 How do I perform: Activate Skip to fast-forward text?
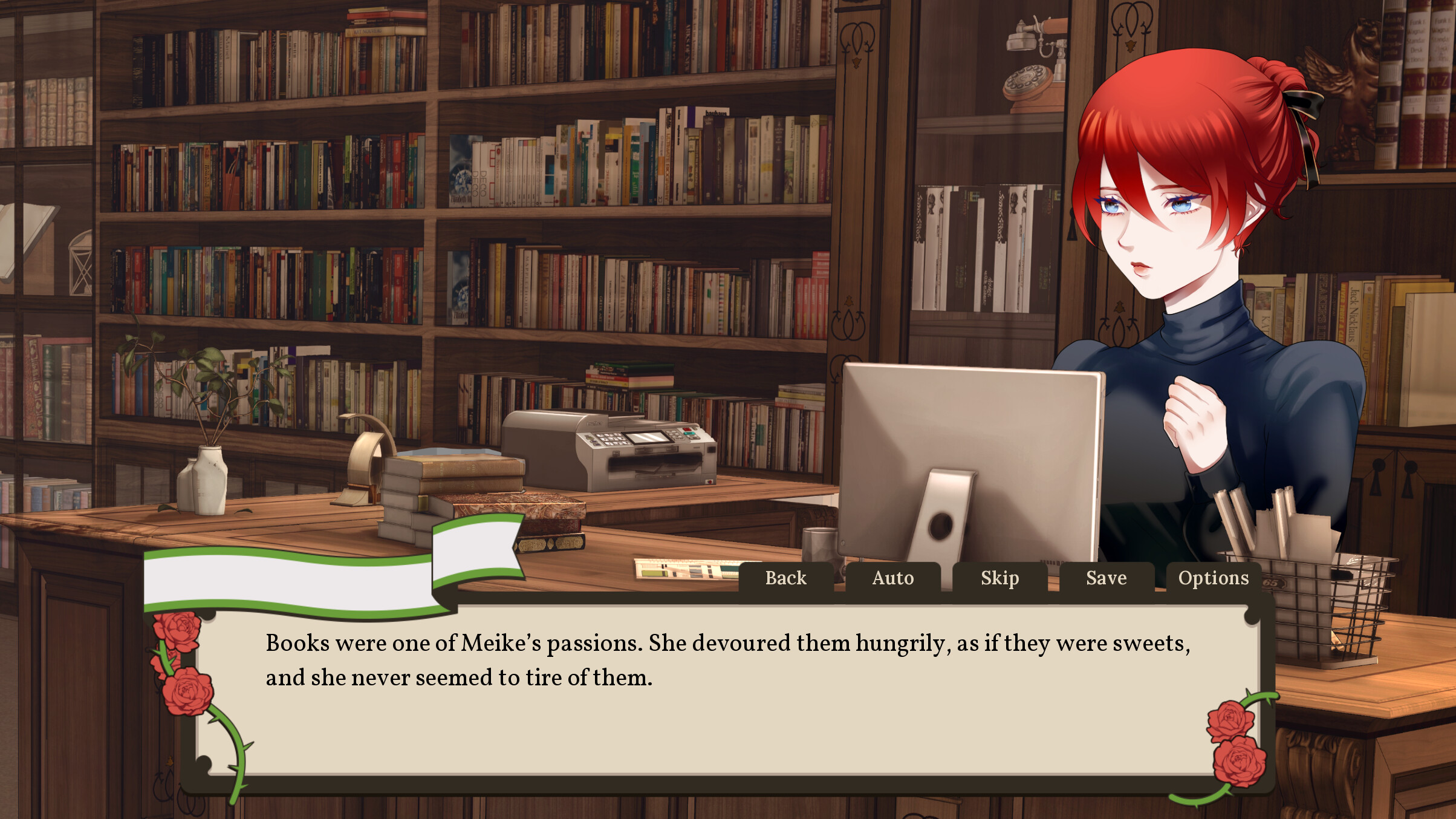pos(1001,578)
